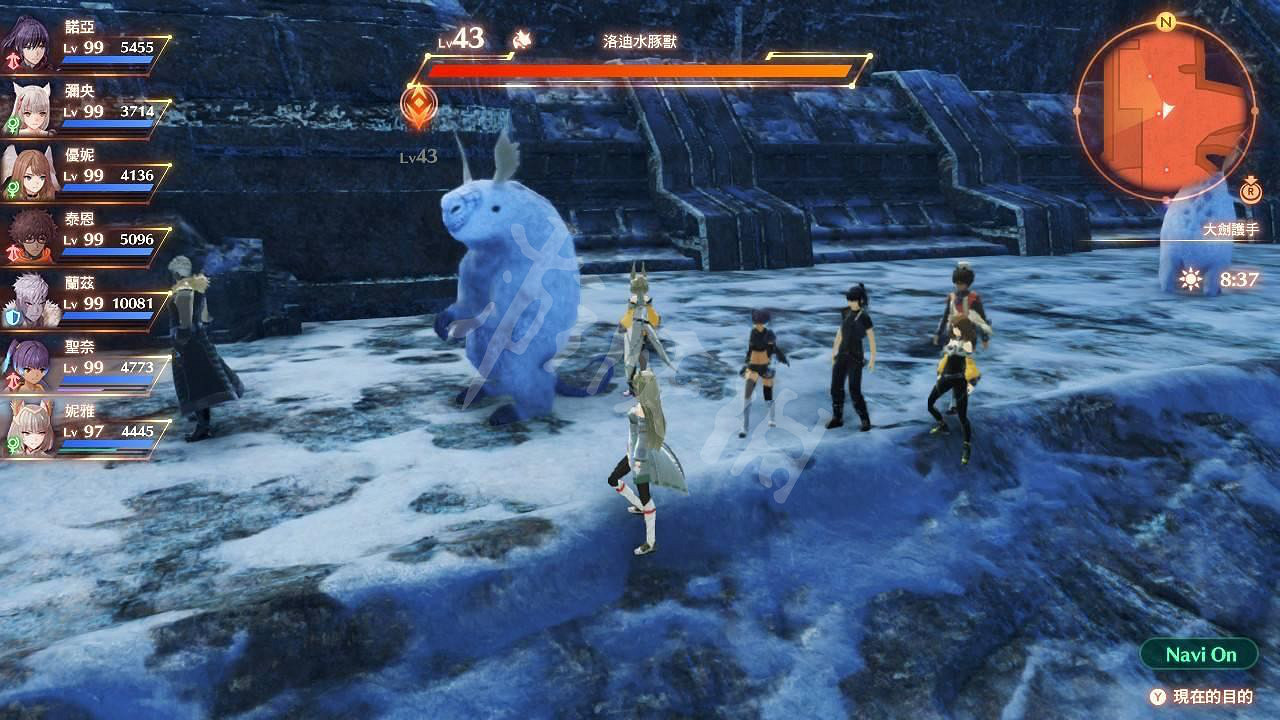1280x720 pixels.
Task: Click the R zoom icon below the minimap
Action: [x=1250, y=192]
